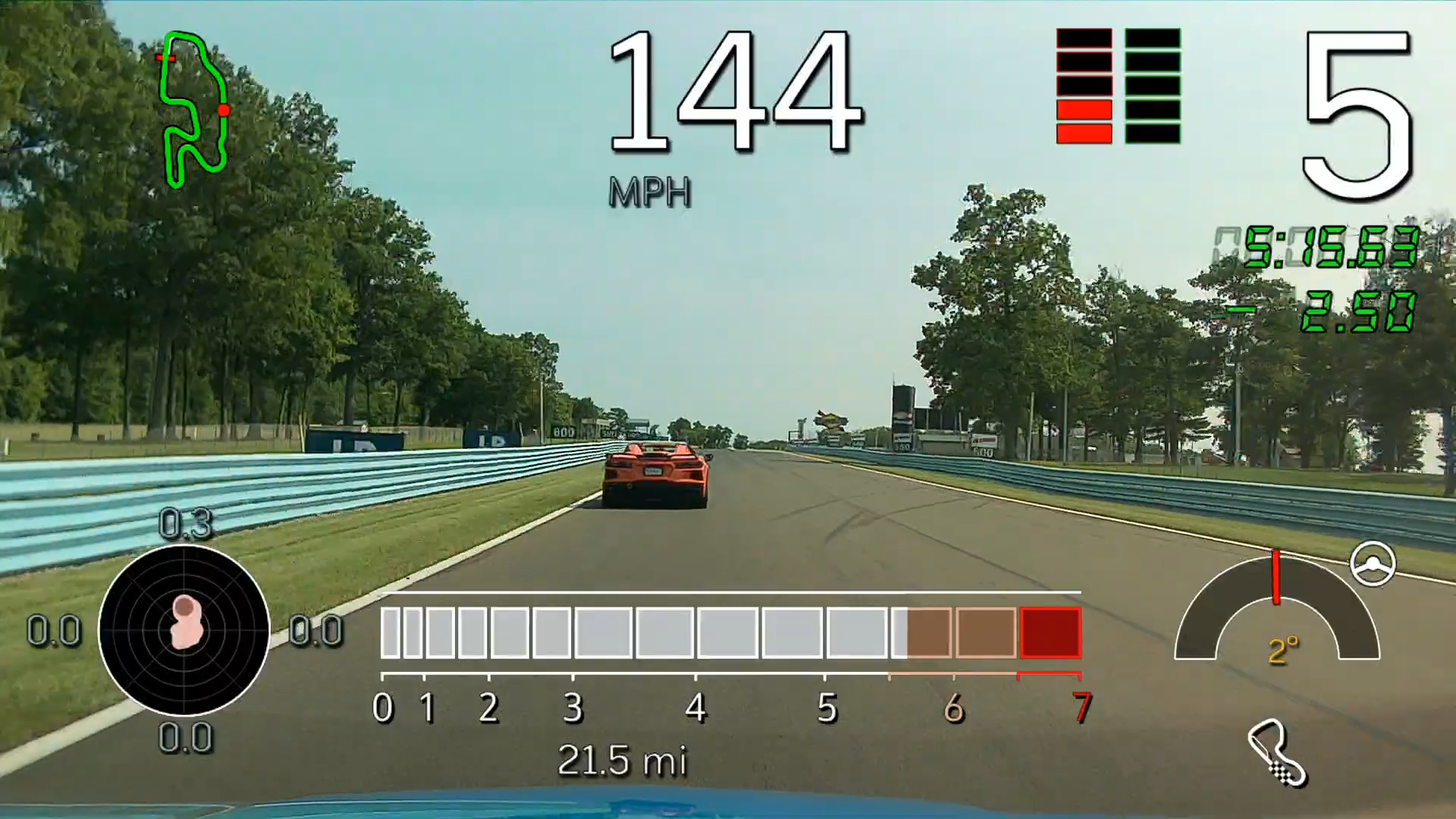Click the checkered-flag track icon
Image resolution: width=1456 pixels, height=819 pixels.
[1277, 752]
